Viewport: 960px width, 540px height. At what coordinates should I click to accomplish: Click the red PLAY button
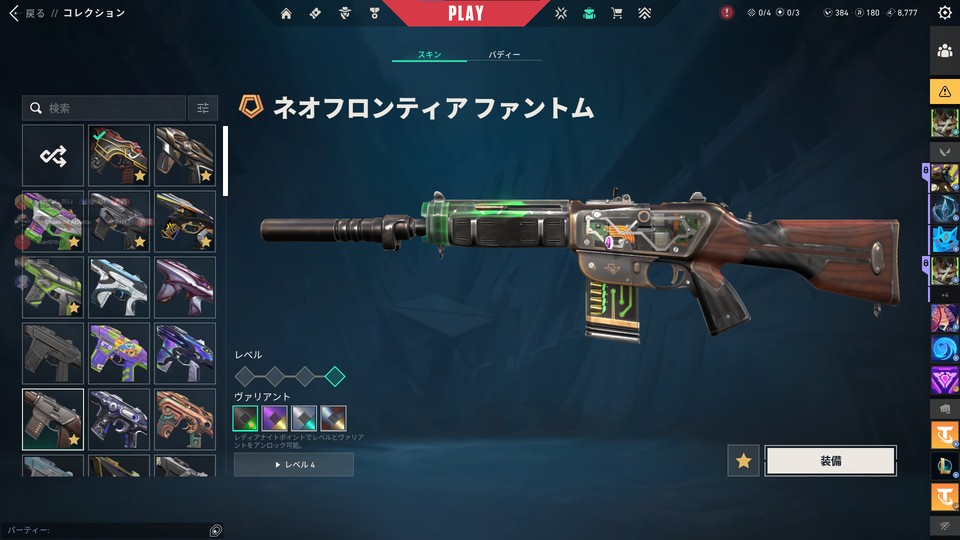(x=466, y=13)
